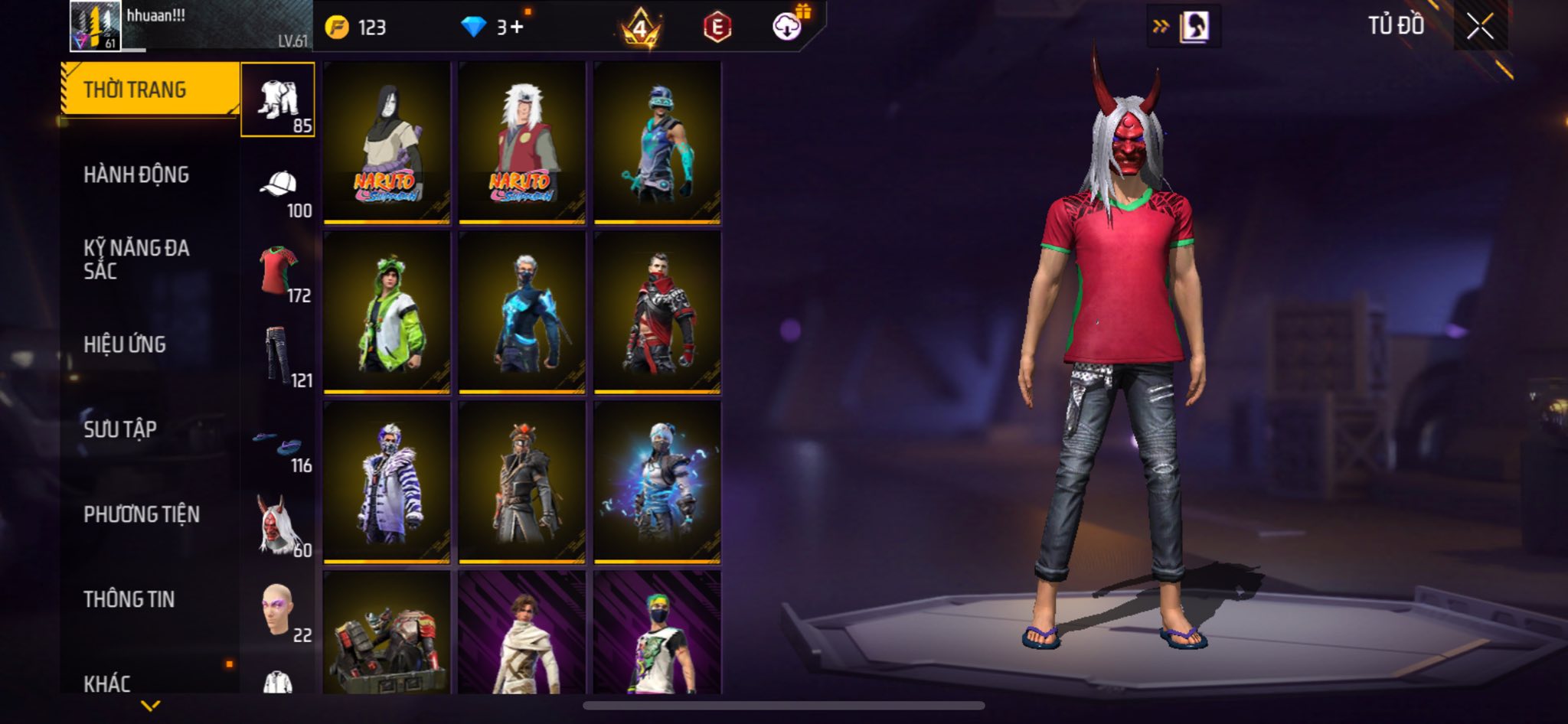Show the Thông Tin section
Viewport: 1568px width, 724px height.
click(x=129, y=599)
